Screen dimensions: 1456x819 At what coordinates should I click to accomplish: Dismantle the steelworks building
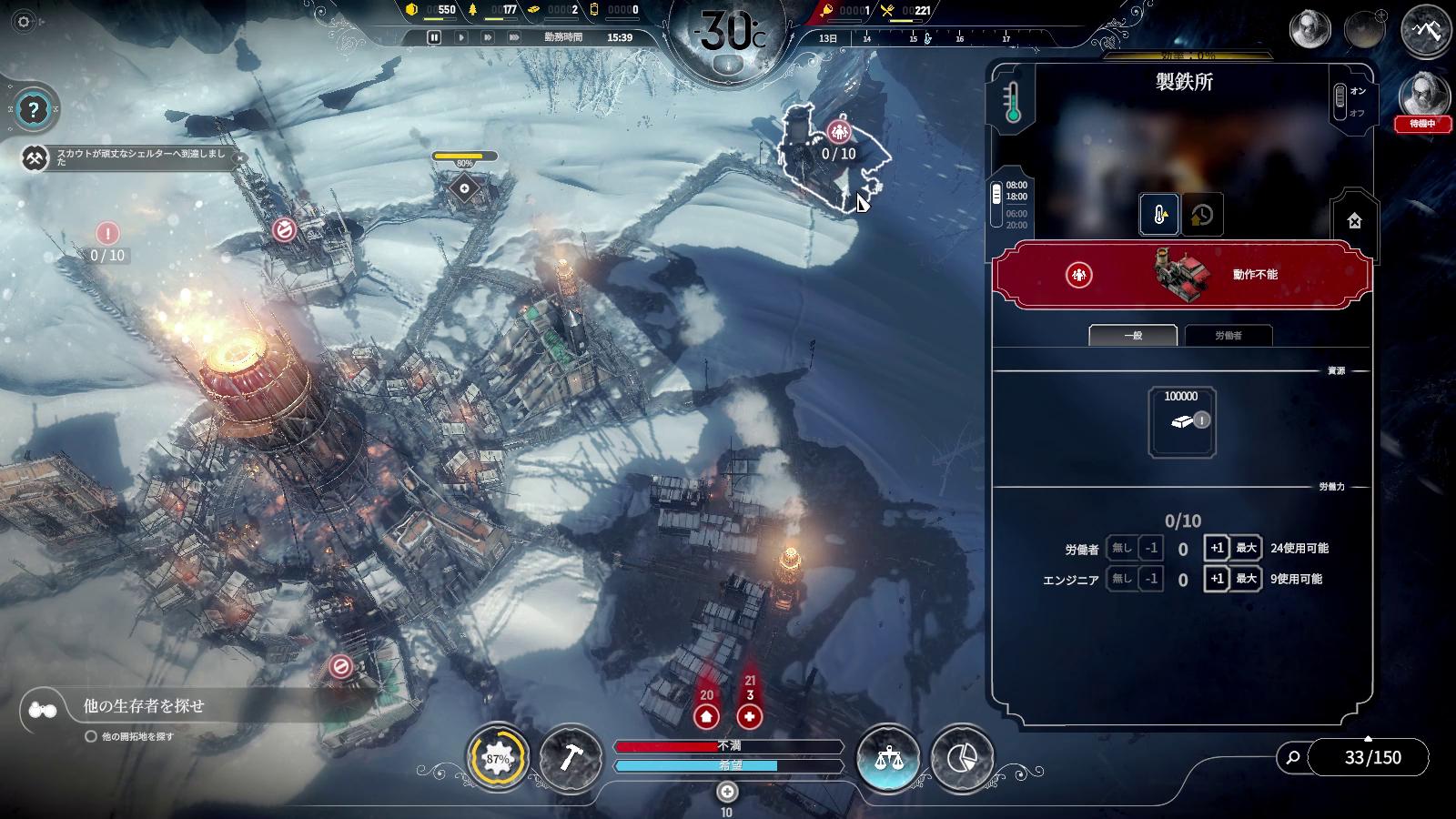tap(1354, 220)
